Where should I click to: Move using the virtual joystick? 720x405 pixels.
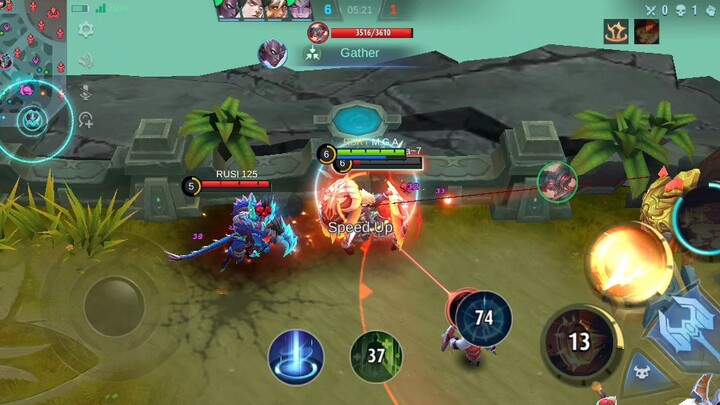[x=114, y=305]
